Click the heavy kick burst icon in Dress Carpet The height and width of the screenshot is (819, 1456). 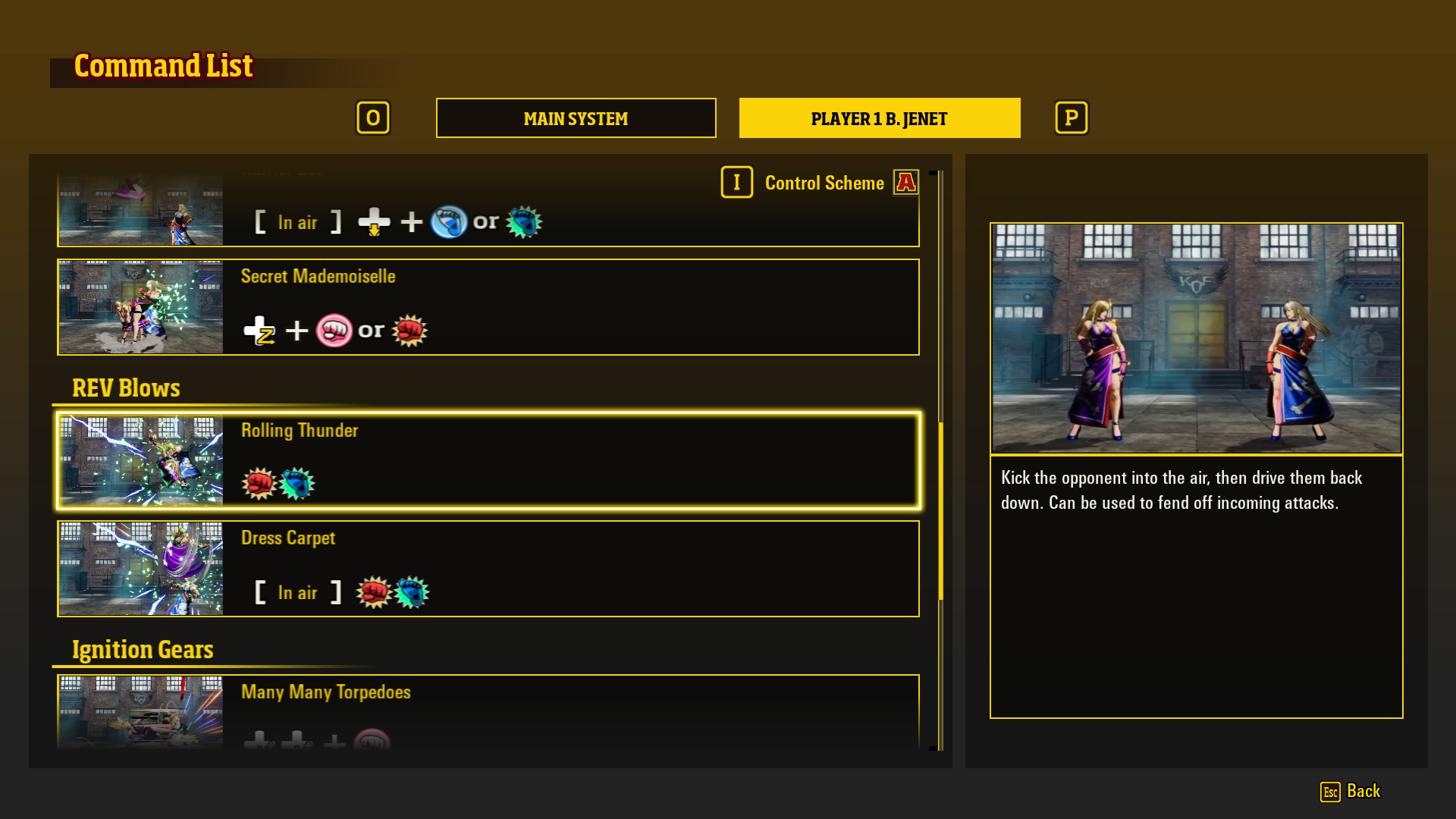(410, 592)
